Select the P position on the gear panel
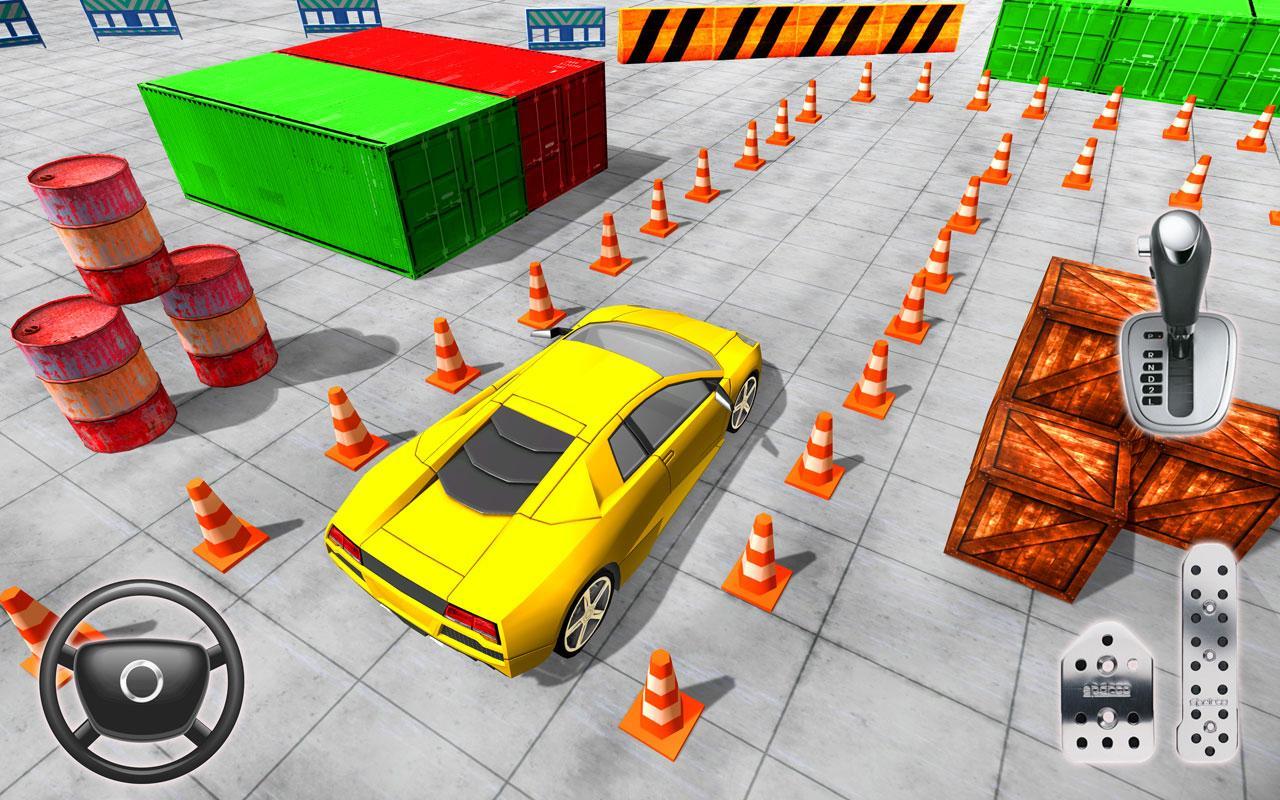The width and height of the screenshot is (1280, 800). 1151,336
